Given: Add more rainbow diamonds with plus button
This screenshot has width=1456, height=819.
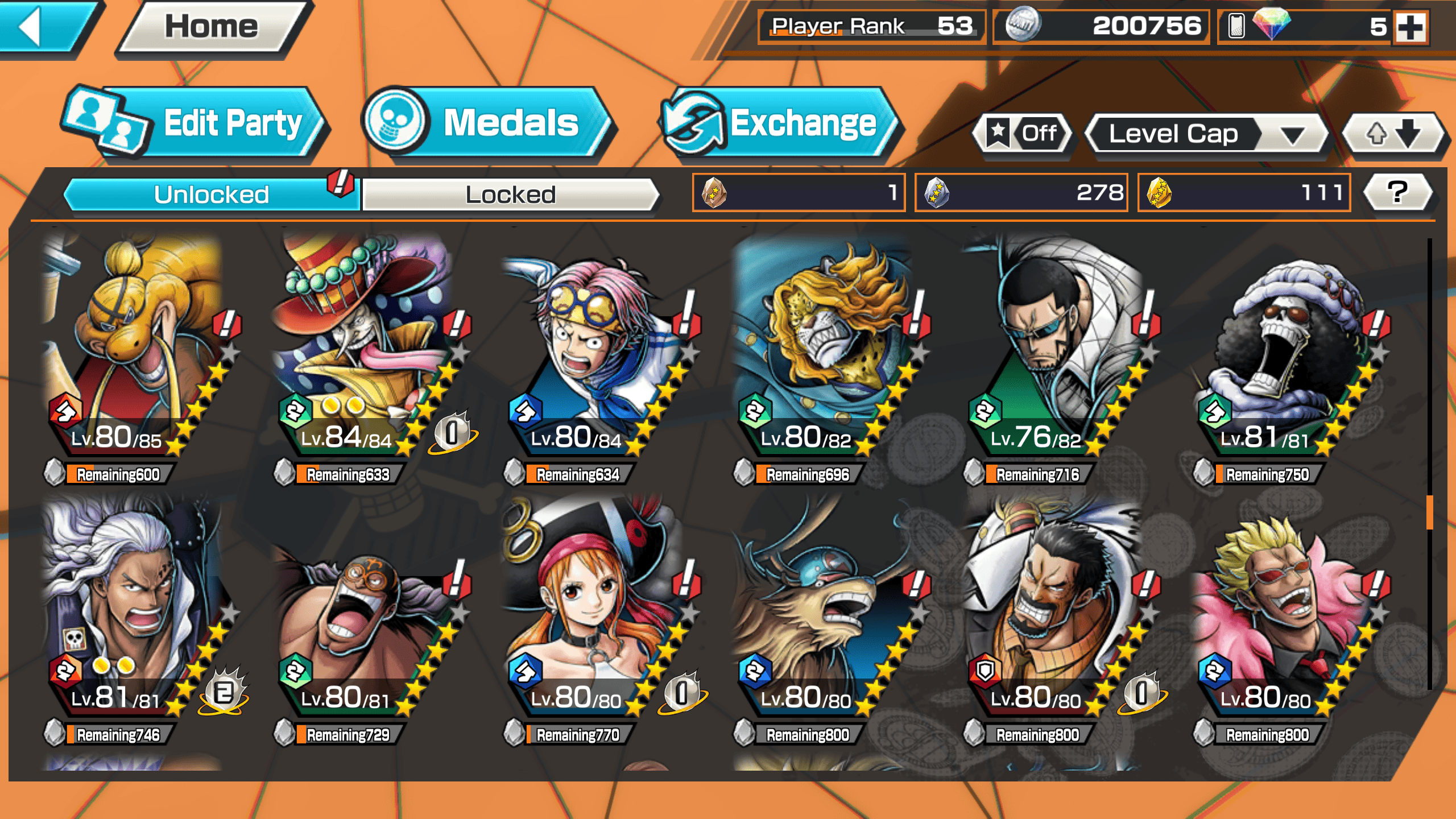Looking at the screenshot, I should [x=1410, y=27].
